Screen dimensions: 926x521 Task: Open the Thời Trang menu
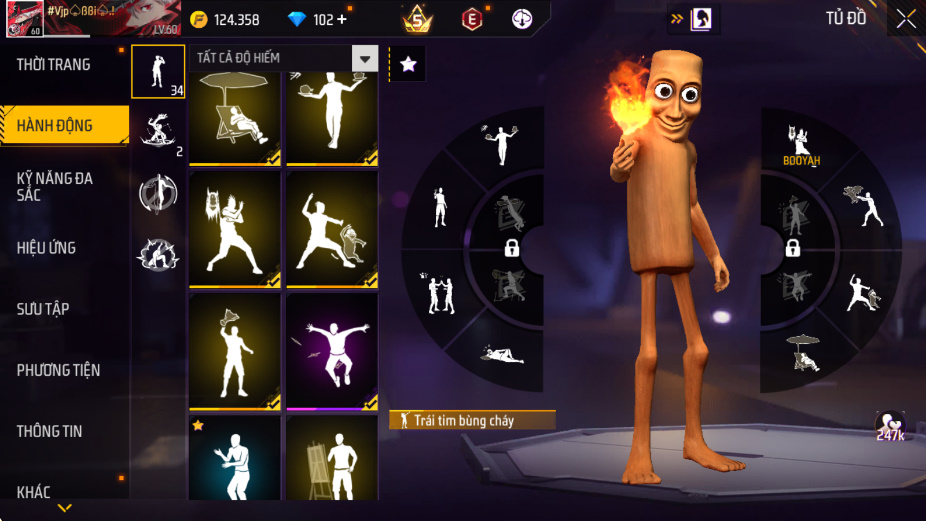click(54, 65)
